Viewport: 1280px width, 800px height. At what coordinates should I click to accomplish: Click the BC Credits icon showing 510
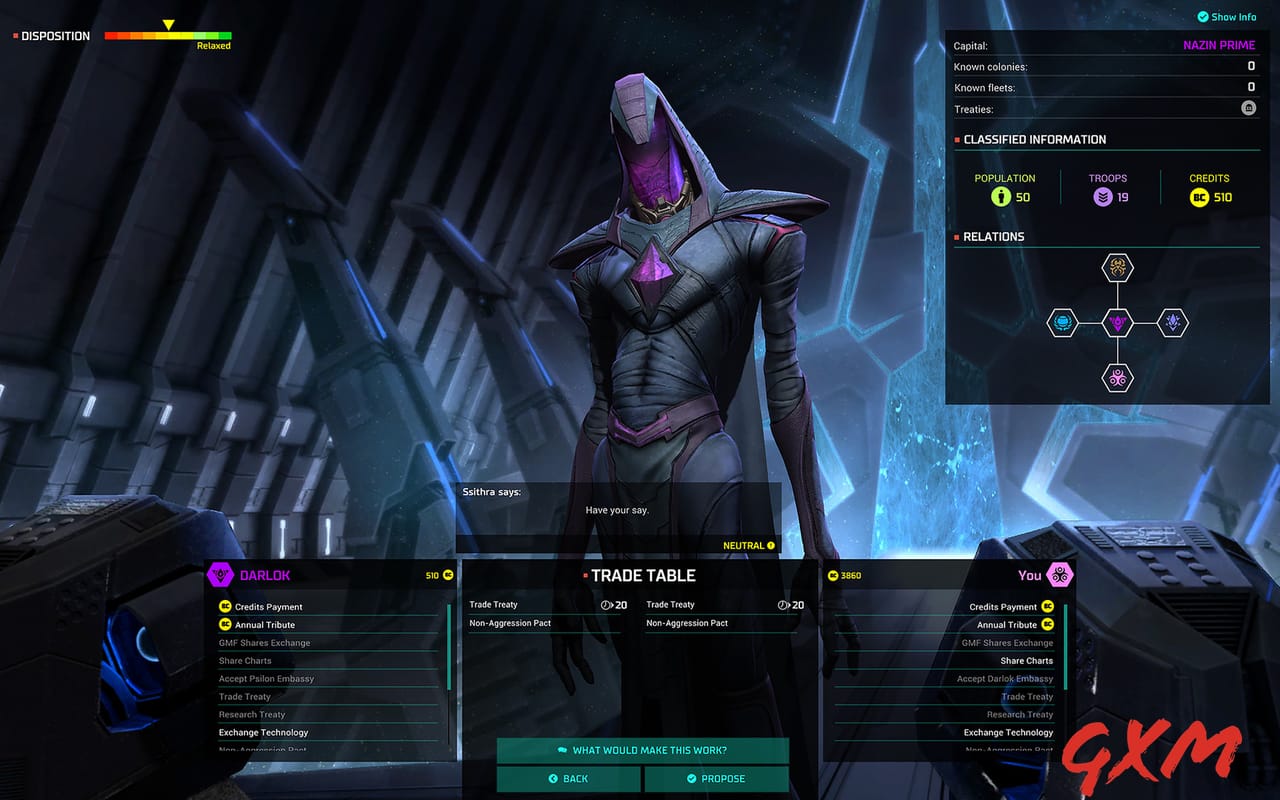click(x=1200, y=197)
